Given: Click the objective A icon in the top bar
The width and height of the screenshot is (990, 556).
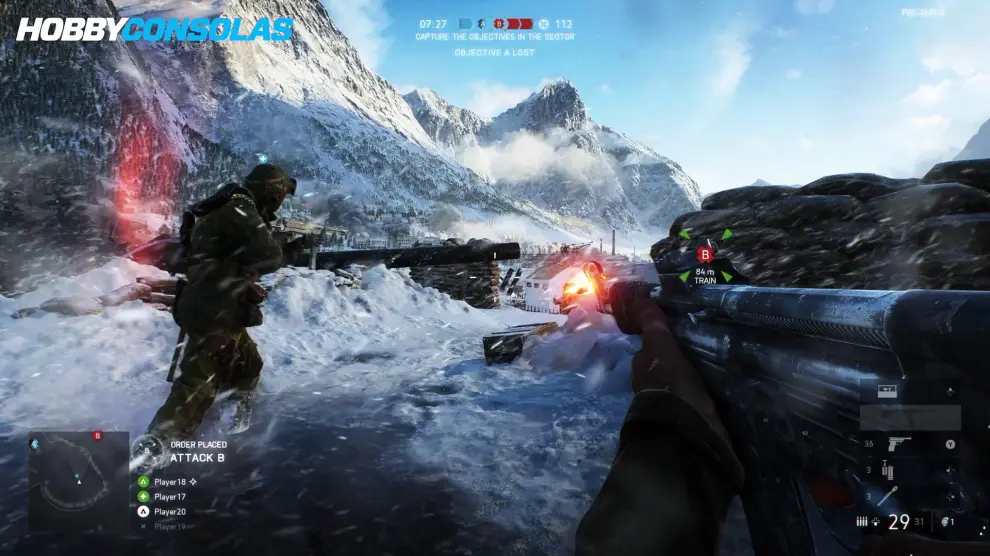Looking at the screenshot, I should tap(480, 23).
